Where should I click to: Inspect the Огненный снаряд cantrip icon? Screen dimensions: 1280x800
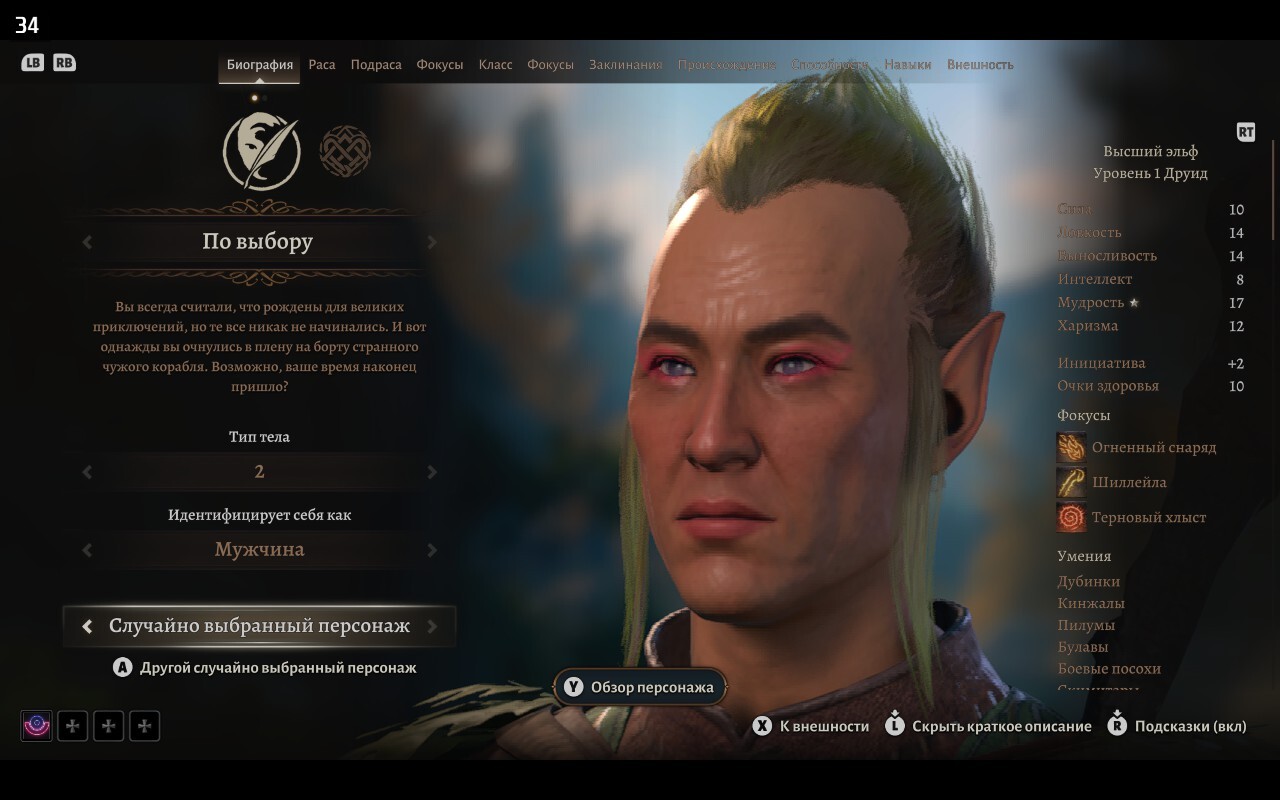tap(1071, 447)
